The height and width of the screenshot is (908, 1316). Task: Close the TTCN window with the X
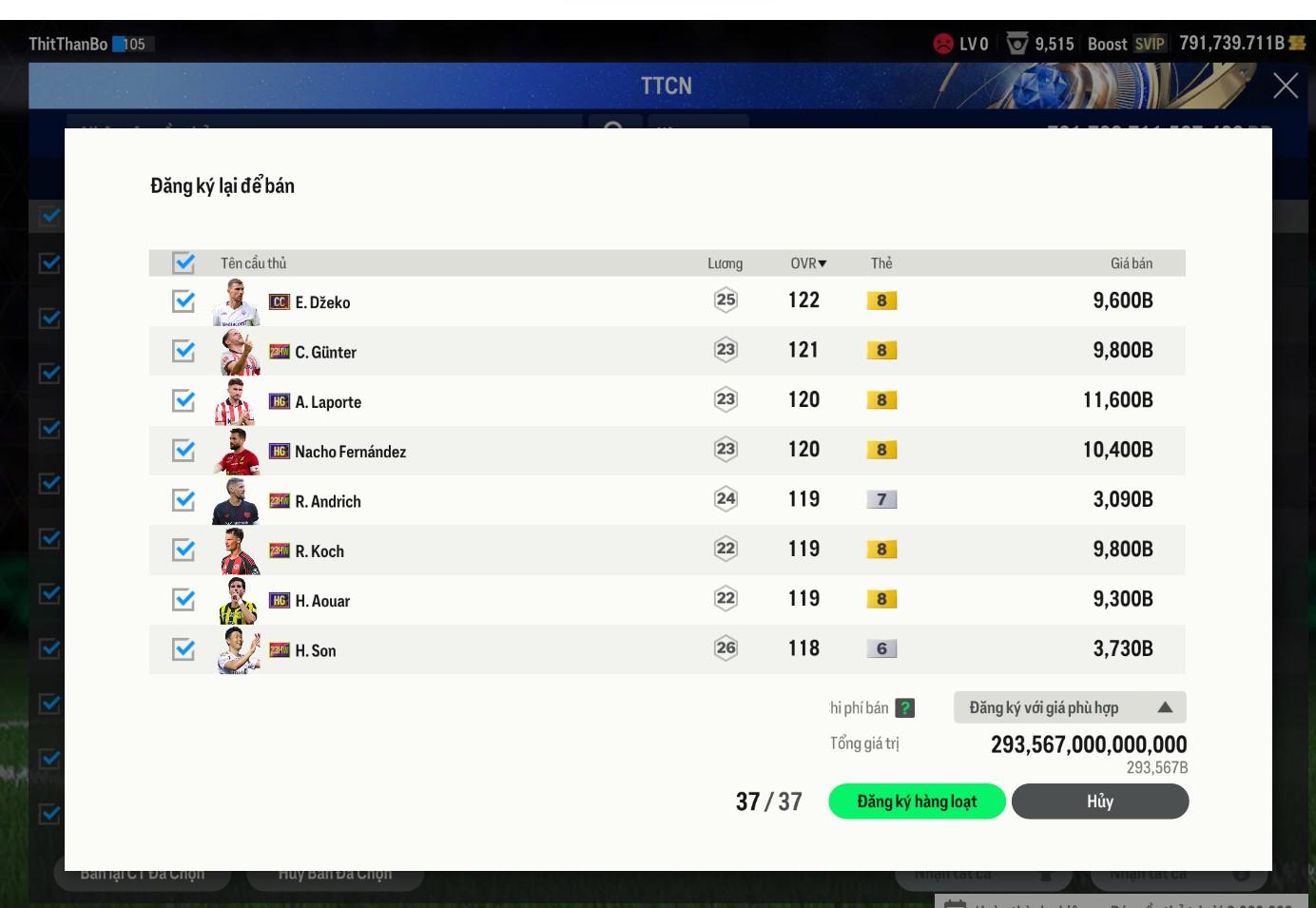tap(1286, 86)
